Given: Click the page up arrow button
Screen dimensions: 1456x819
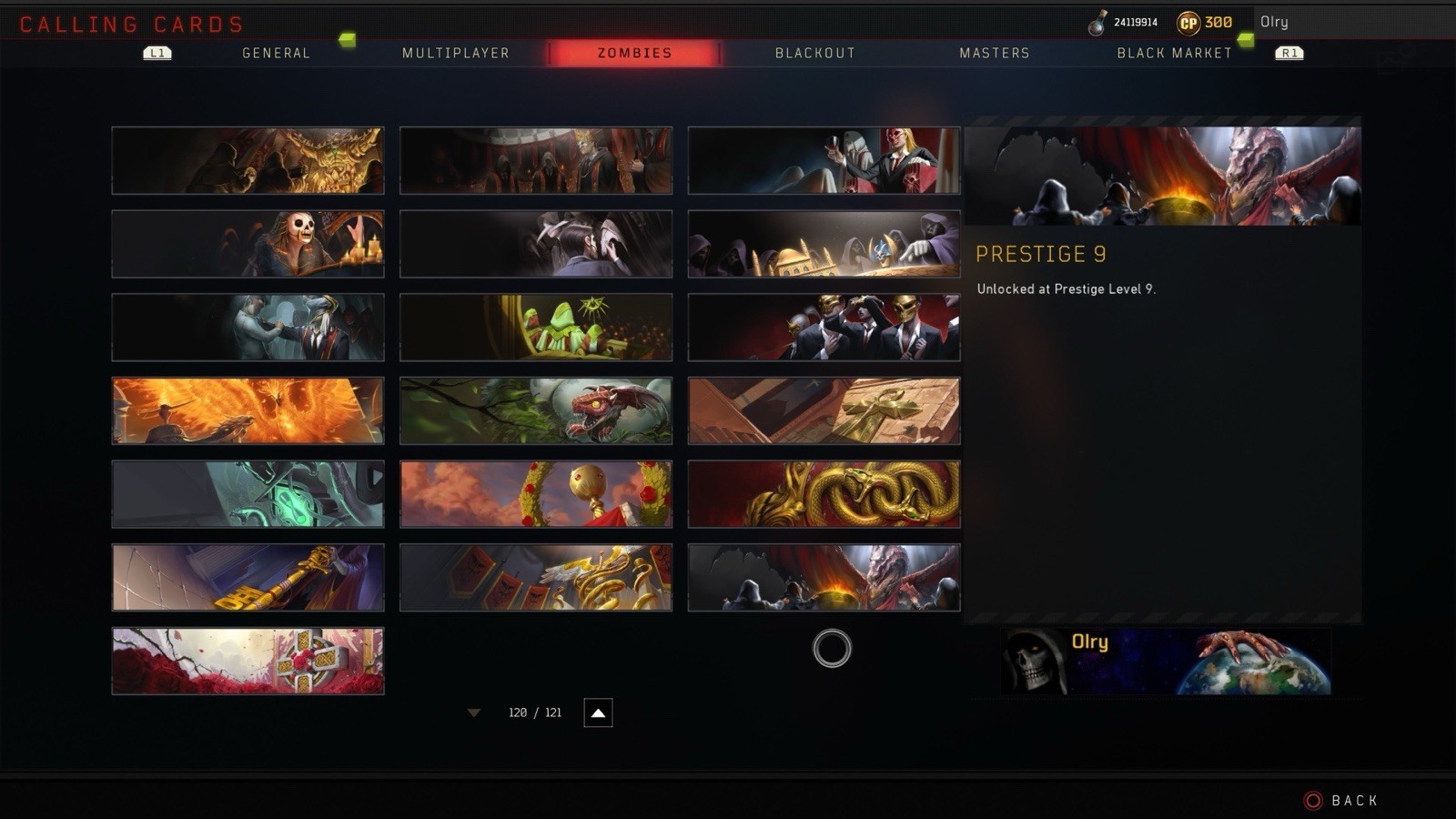Looking at the screenshot, I should [598, 713].
